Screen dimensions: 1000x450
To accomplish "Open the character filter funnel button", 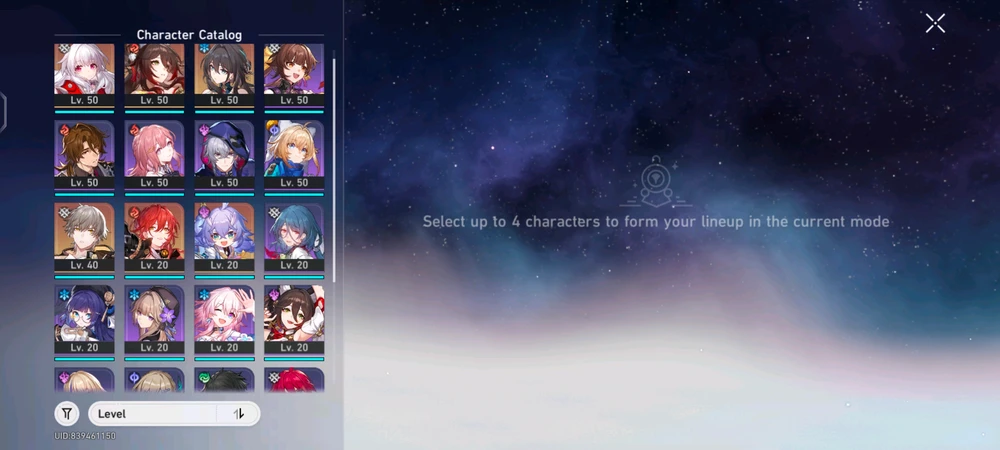I will (67, 413).
